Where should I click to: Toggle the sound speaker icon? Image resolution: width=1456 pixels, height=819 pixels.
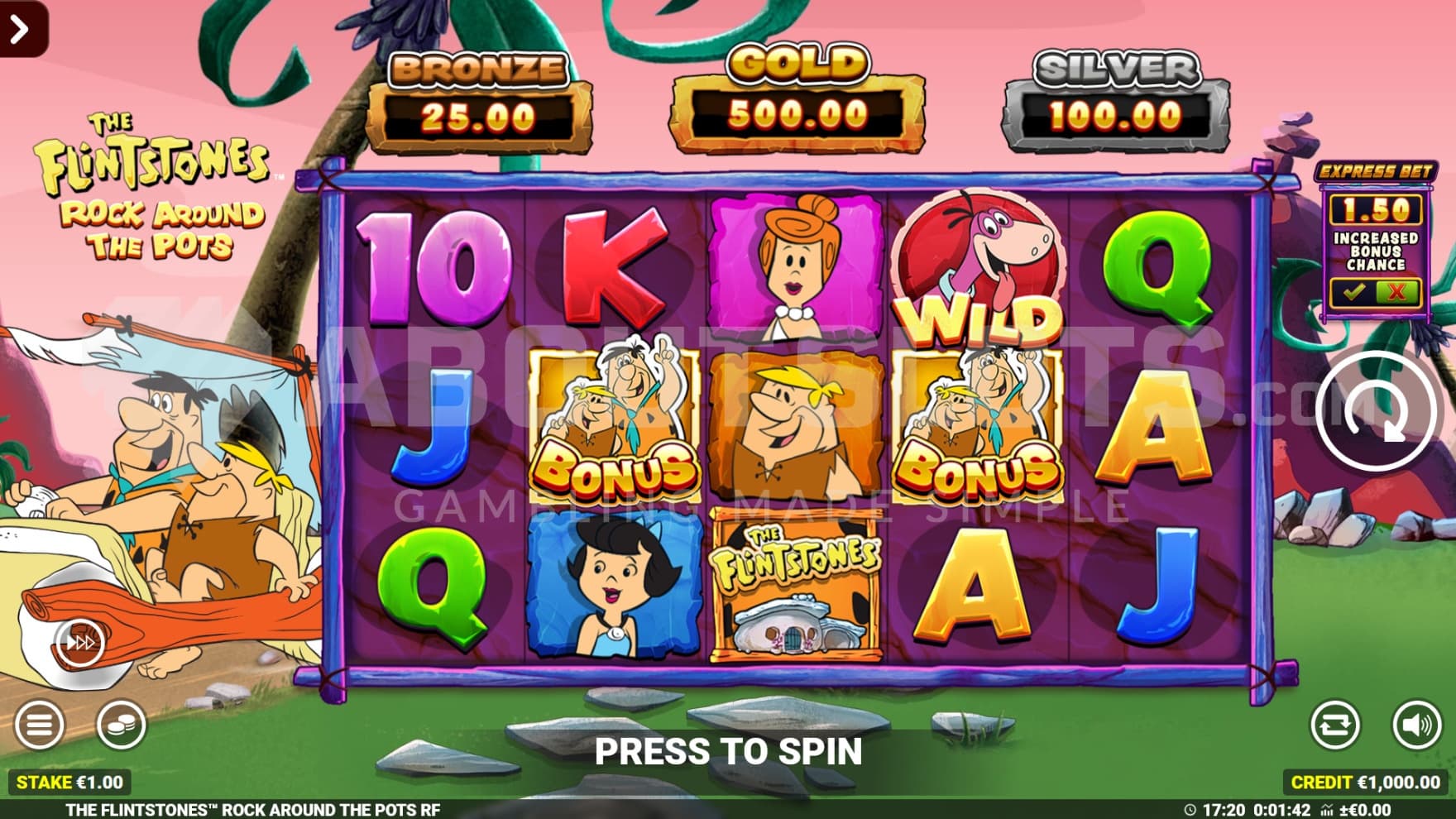(1416, 726)
